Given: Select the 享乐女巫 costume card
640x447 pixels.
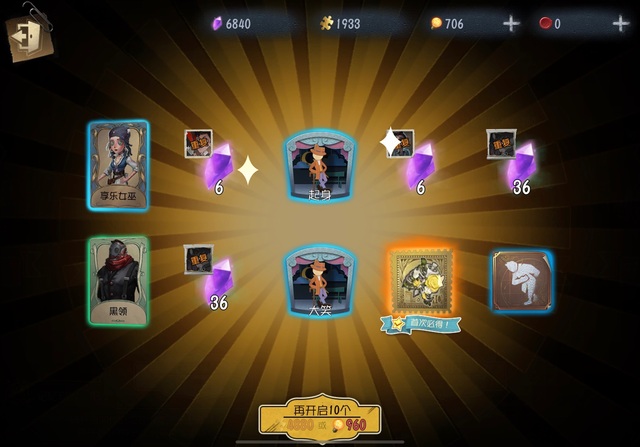Looking at the screenshot, I should click(118, 165).
